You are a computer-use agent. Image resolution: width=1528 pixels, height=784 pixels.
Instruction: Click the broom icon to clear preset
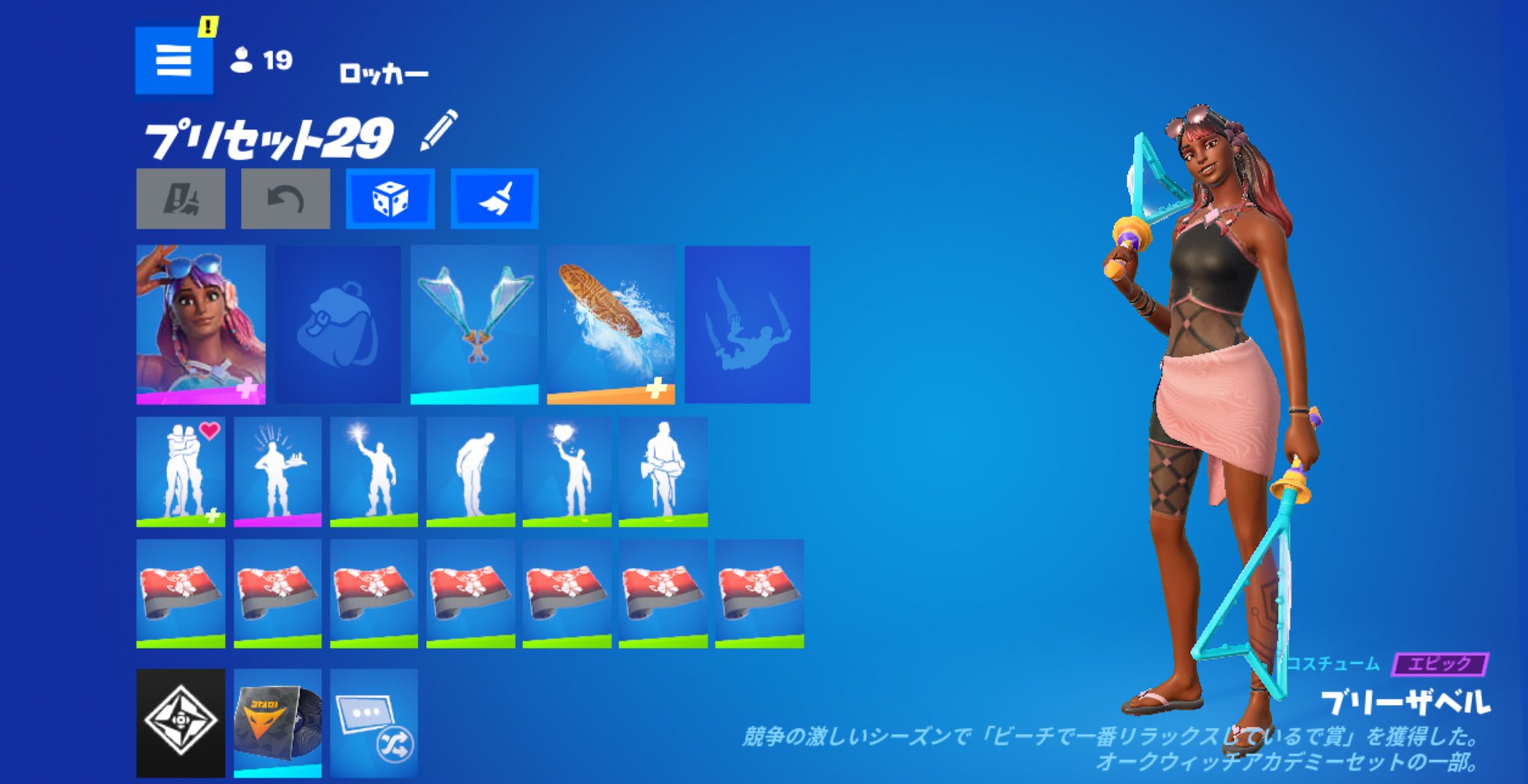click(494, 198)
